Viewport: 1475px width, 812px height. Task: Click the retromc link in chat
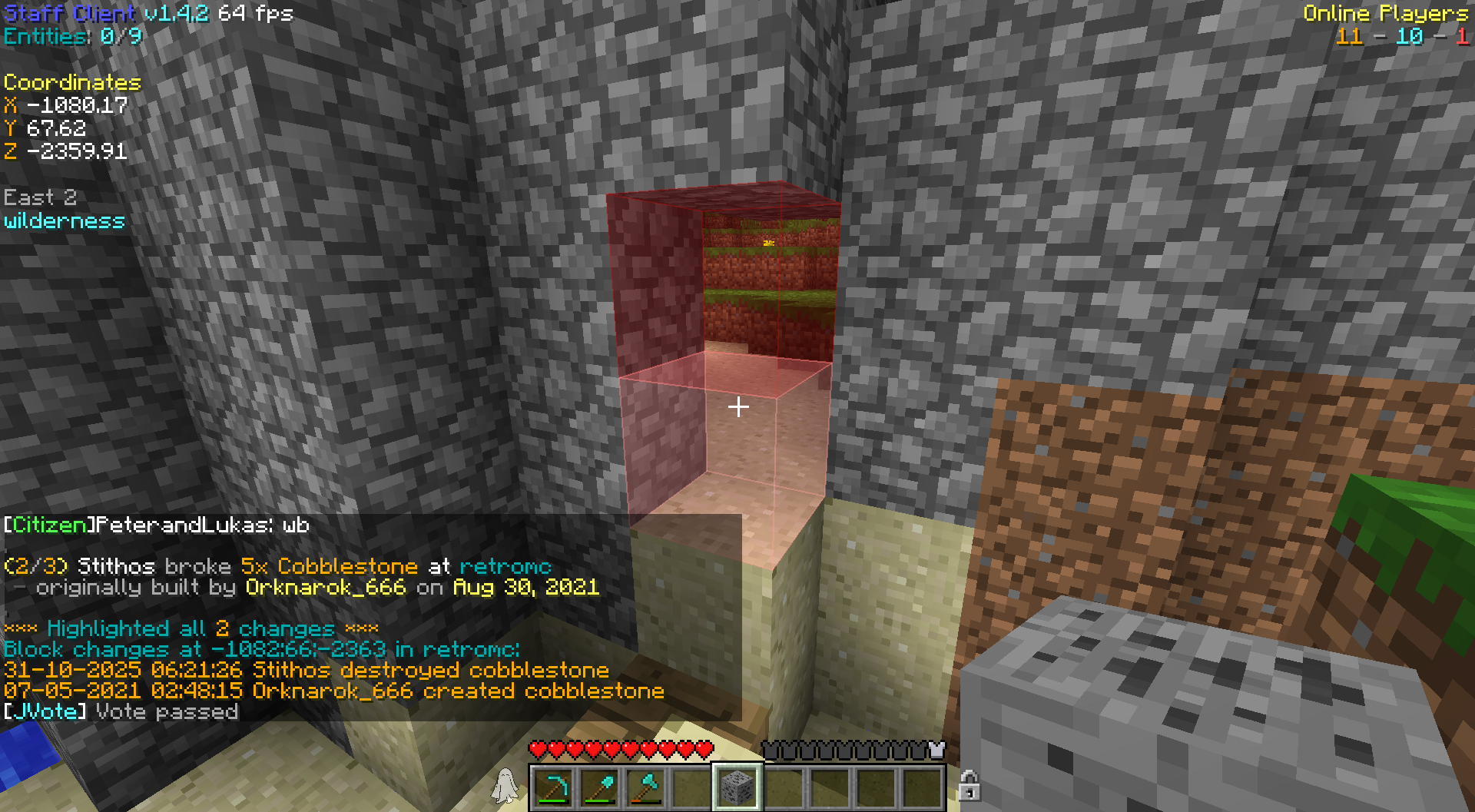[505, 567]
